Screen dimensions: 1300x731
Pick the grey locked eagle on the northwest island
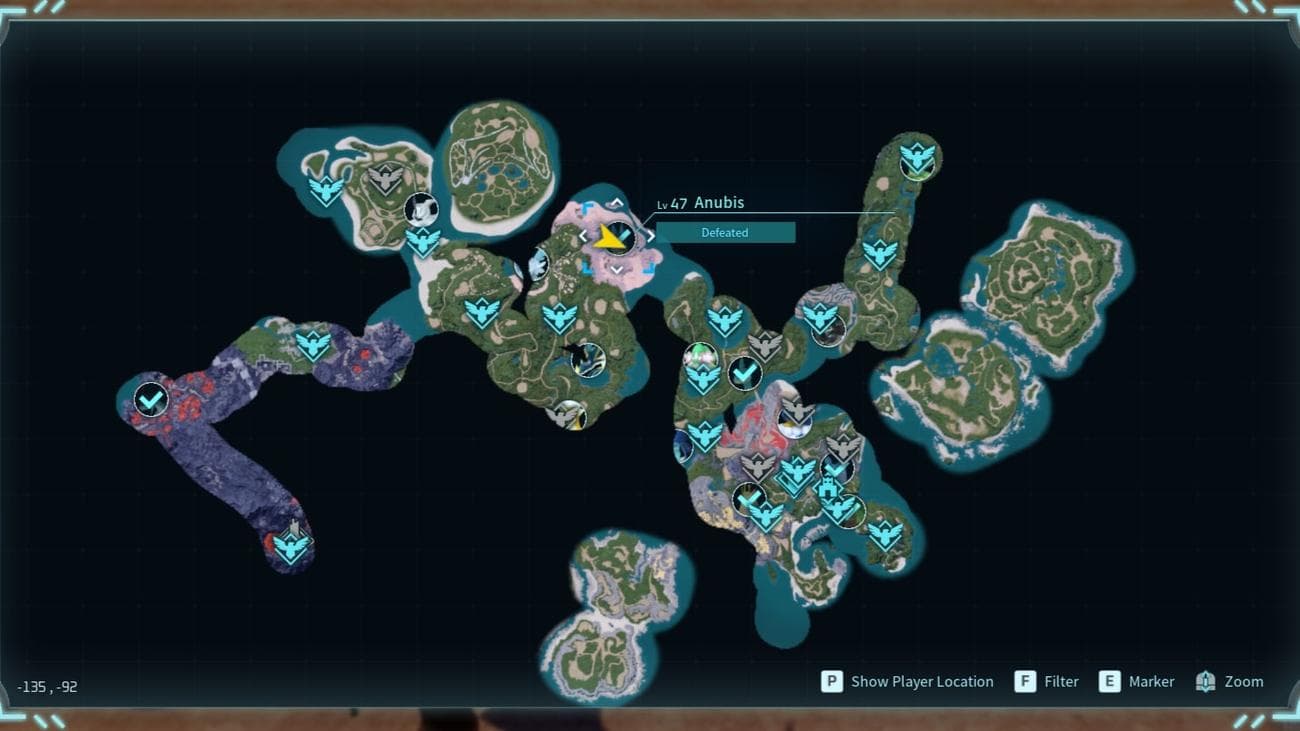coord(385,180)
